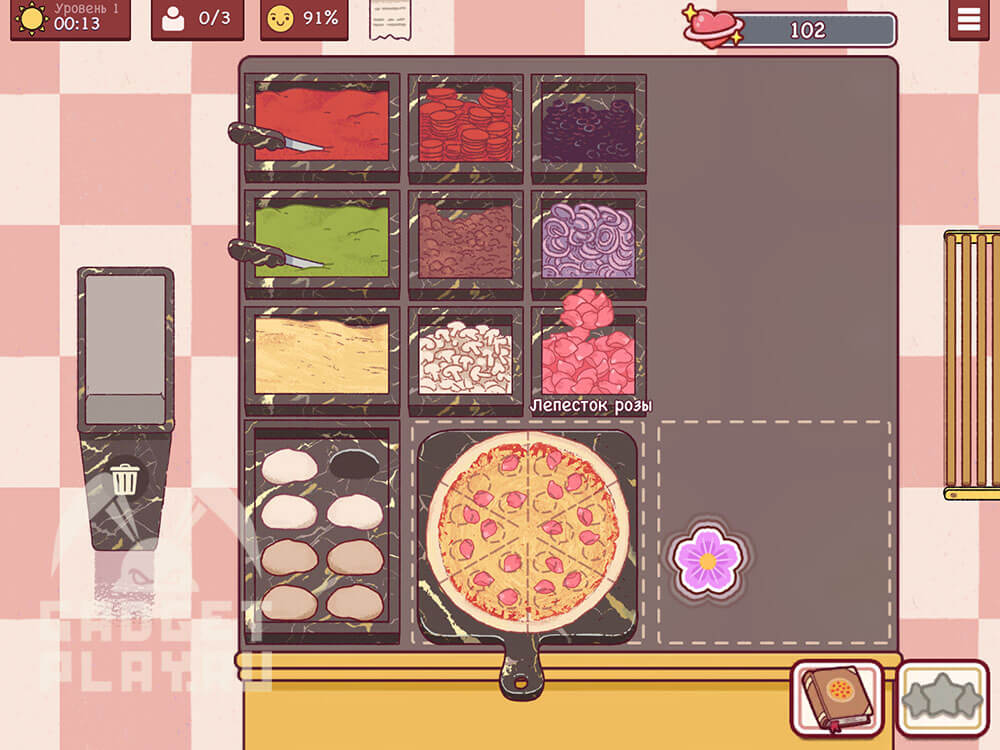This screenshot has width=1000, height=750.
Task: Click the trash bin icon
Action: point(125,480)
